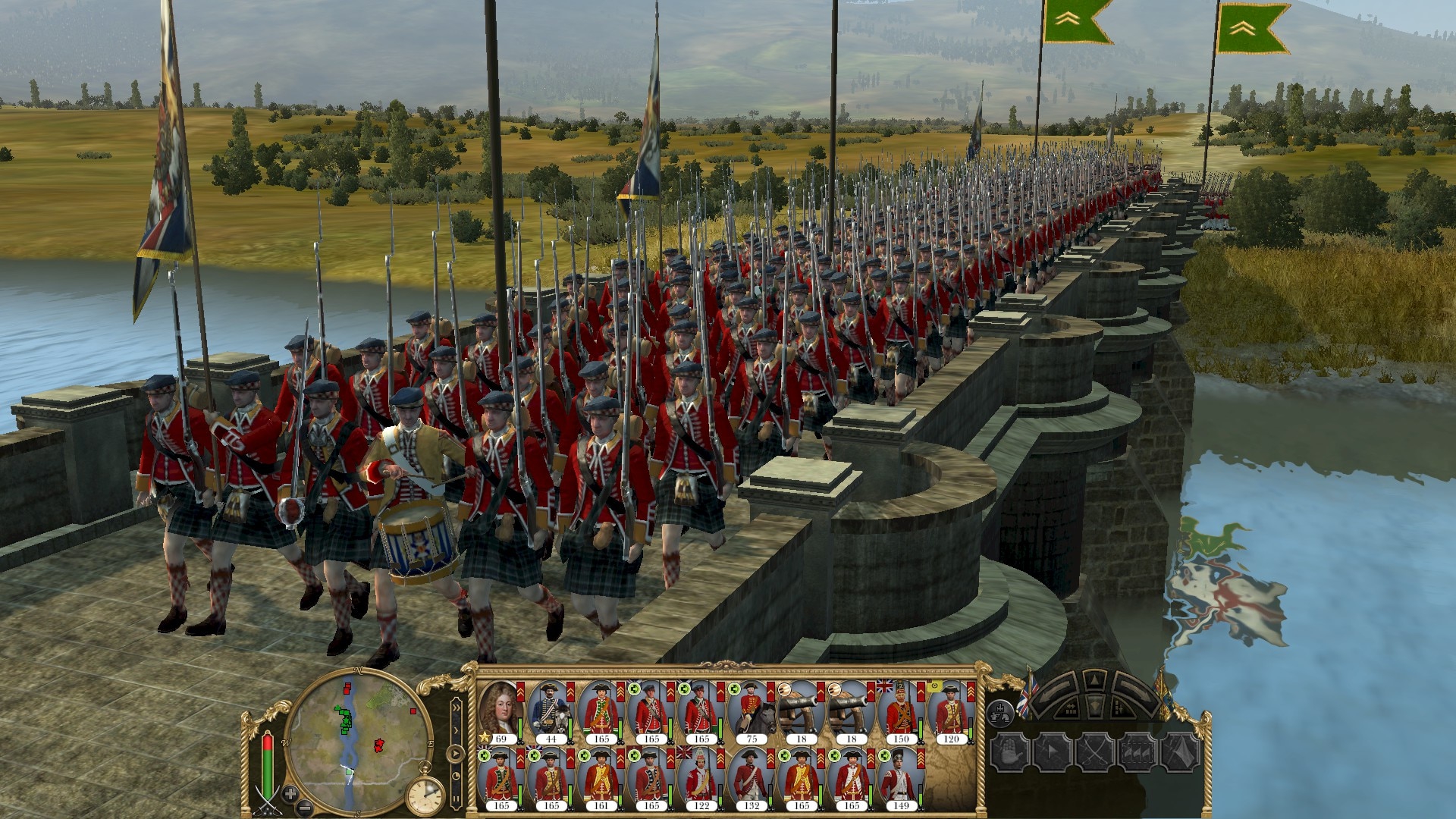The width and height of the screenshot is (1456, 819).
Task: Select the red-coated cavalry unit card numbered 75
Action: [751, 711]
